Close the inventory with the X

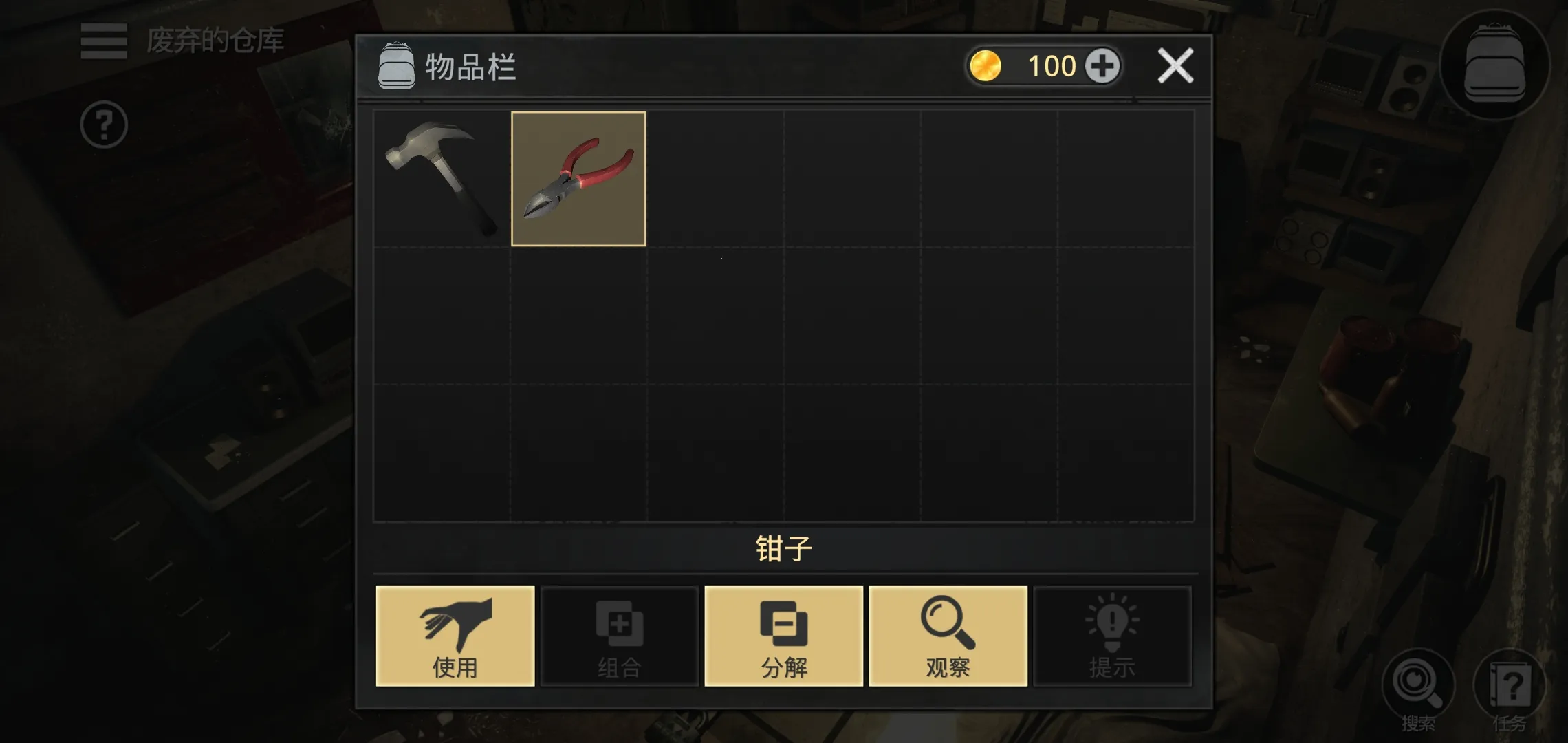(1176, 65)
